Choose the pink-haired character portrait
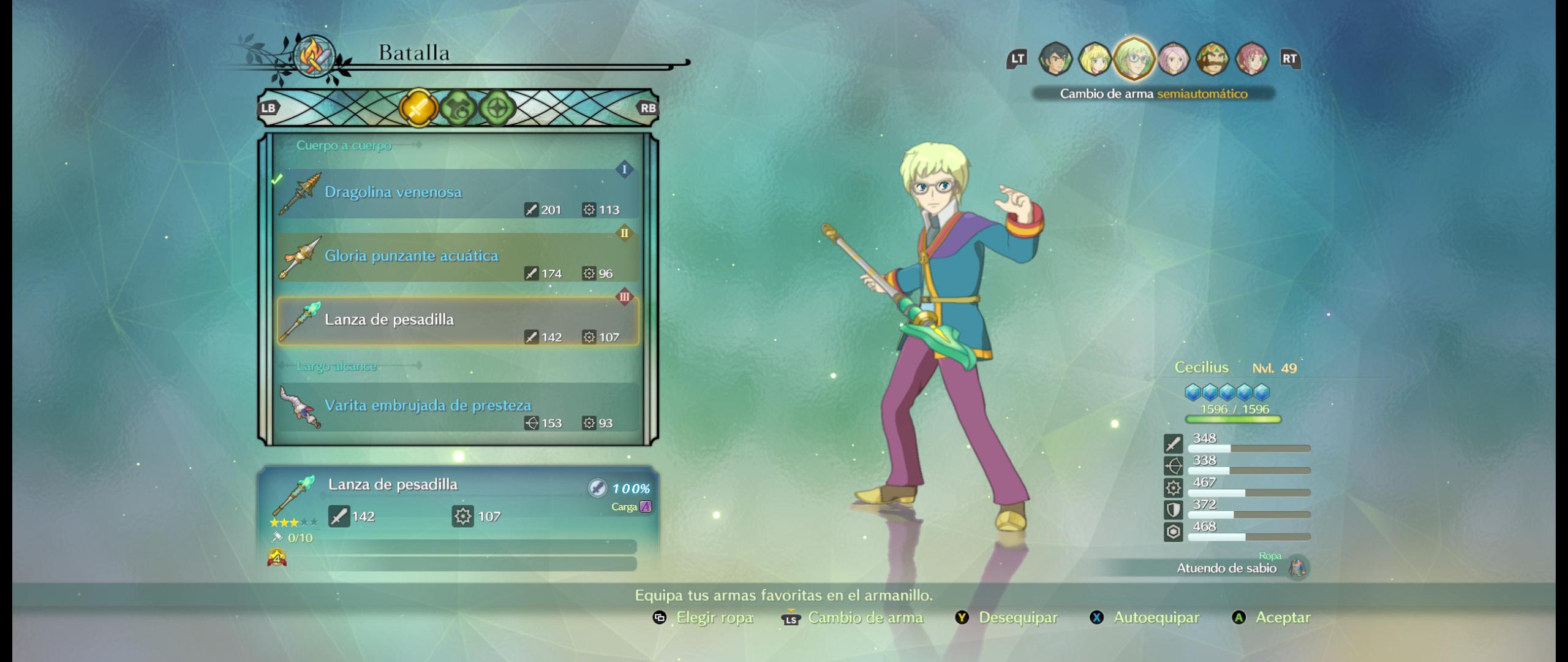This screenshot has height=662, width=1568. tap(1173, 59)
